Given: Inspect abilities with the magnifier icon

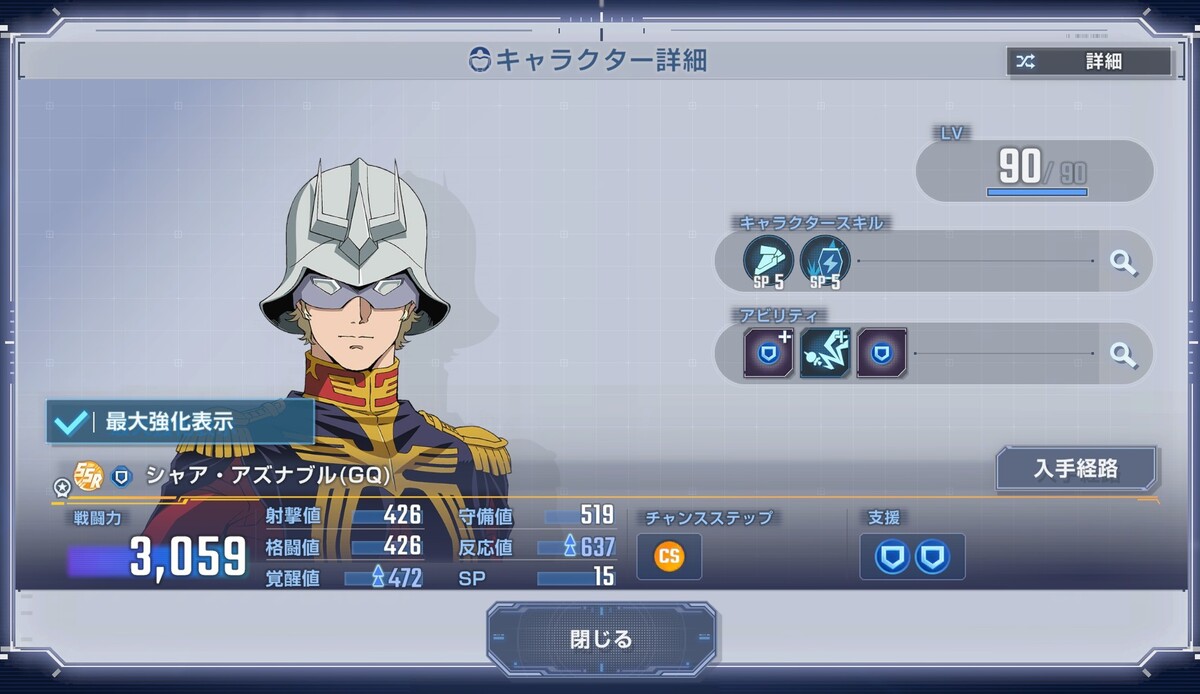Looking at the screenshot, I should (1124, 353).
